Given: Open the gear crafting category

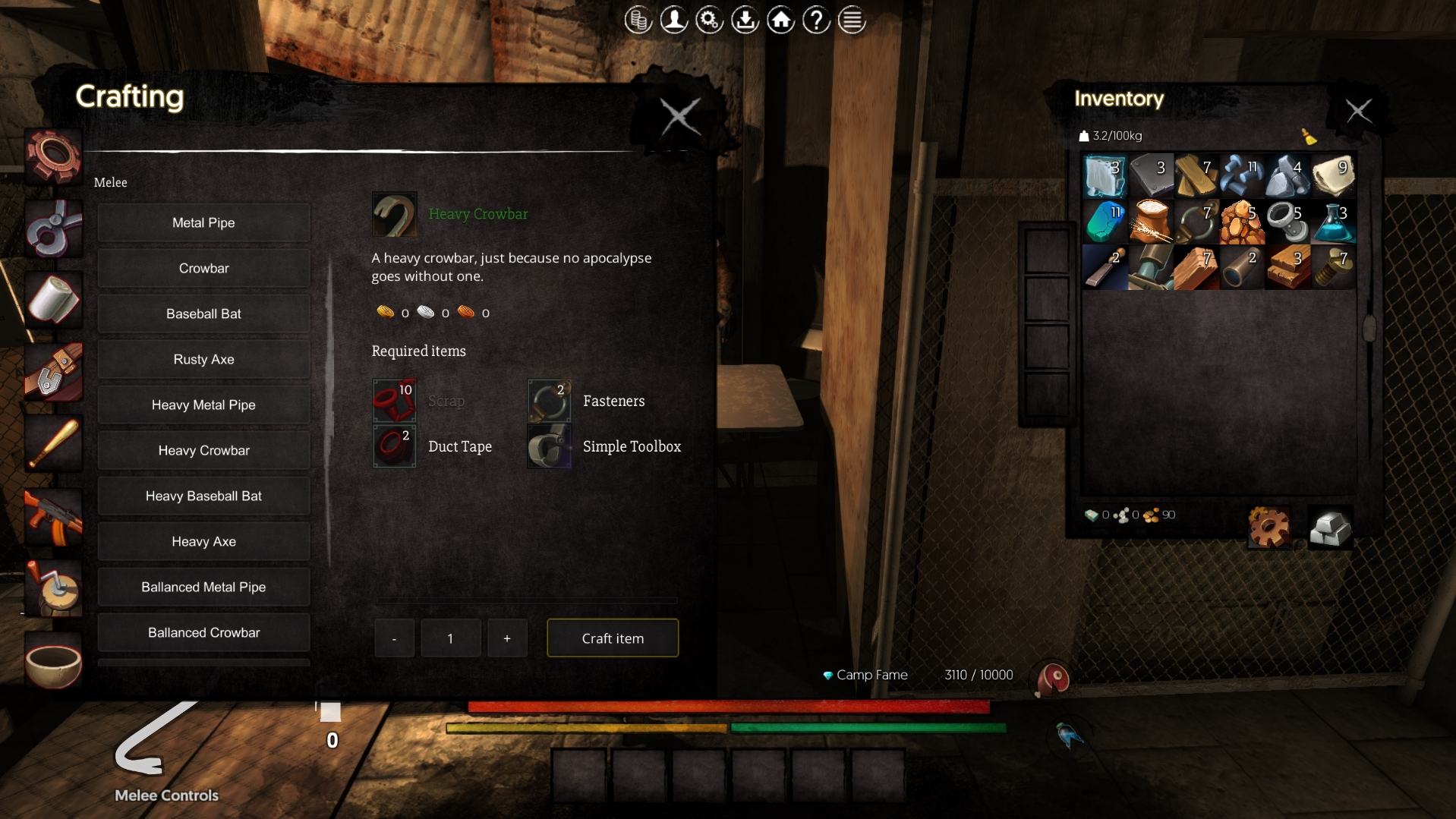Looking at the screenshot, I should pos(53,156).
